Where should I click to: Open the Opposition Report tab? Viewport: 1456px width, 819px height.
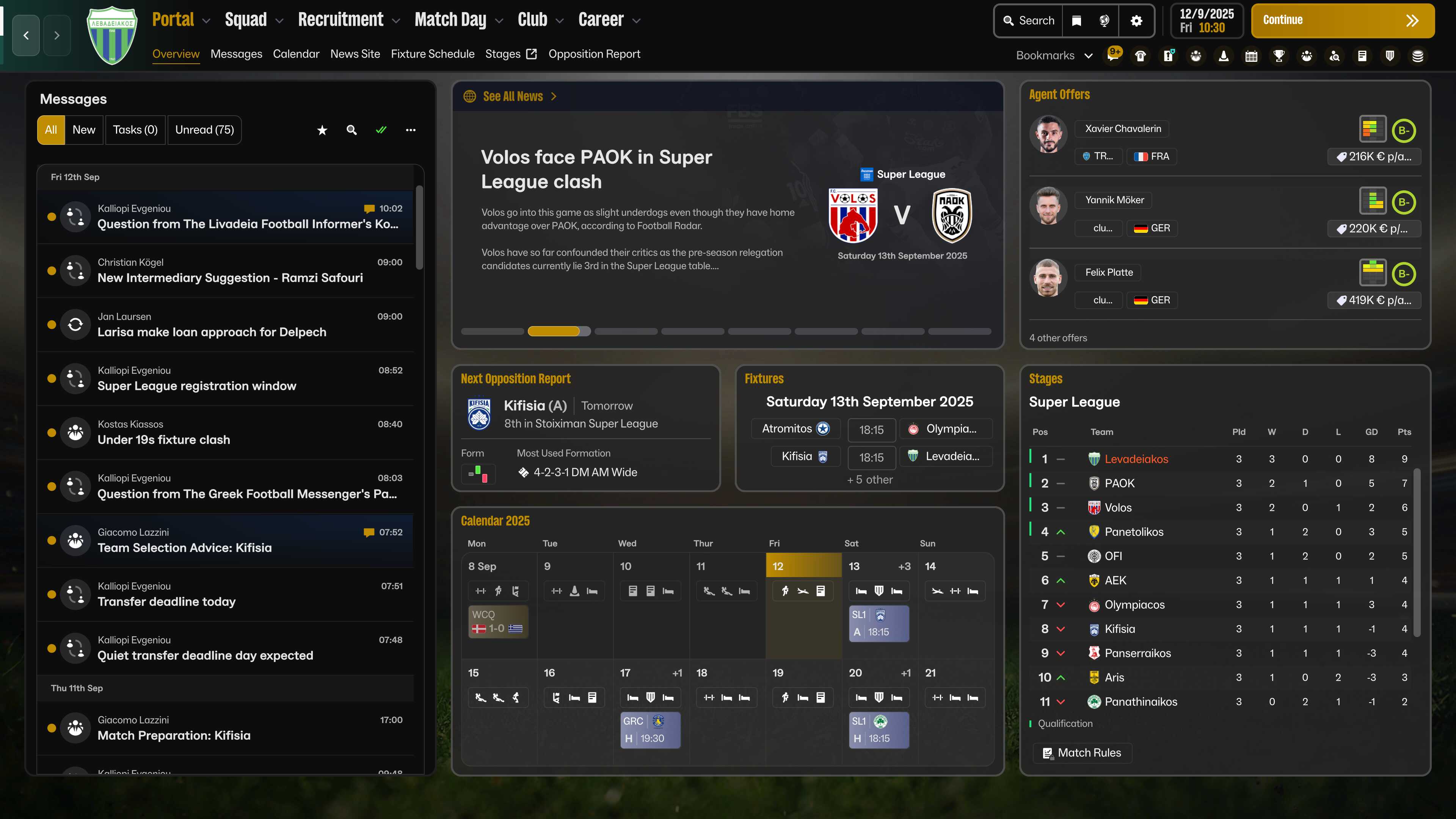pos(593,54)
